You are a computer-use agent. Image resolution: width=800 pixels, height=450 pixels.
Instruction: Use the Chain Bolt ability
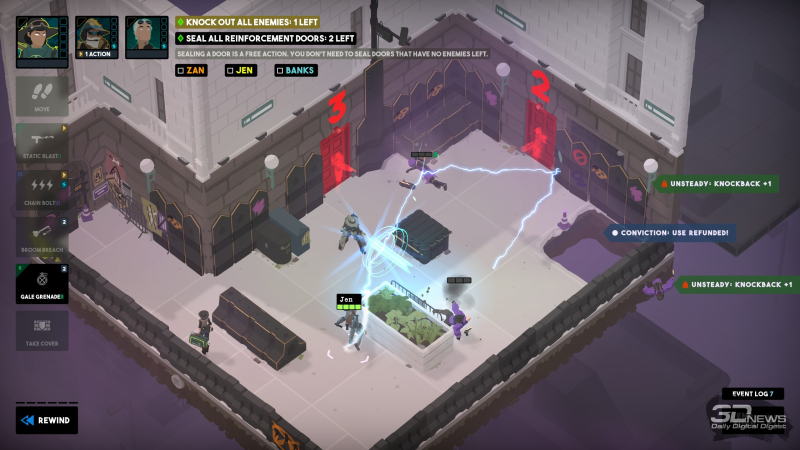click(x=42, y=189)
